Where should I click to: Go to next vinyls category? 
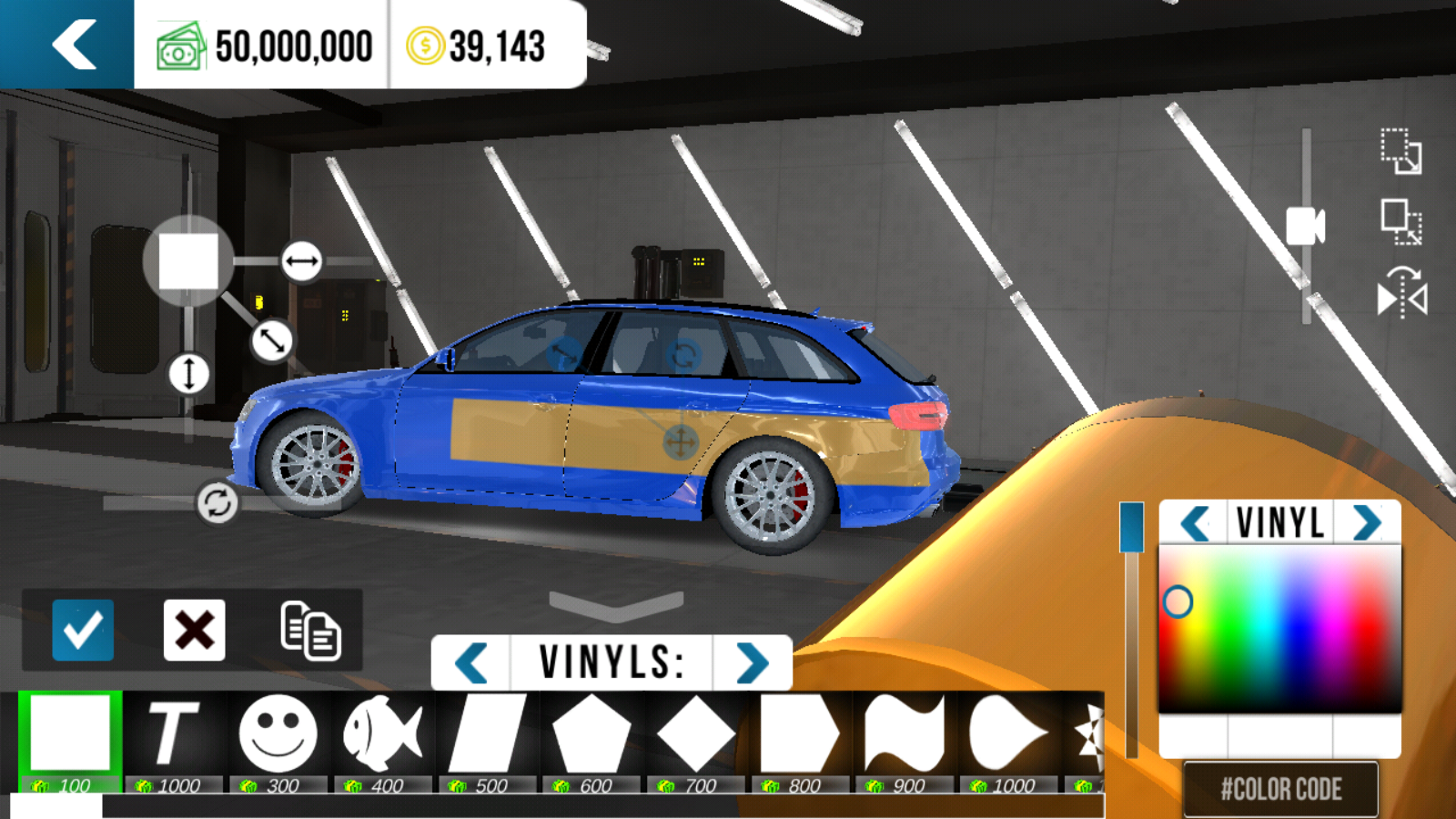753,662
